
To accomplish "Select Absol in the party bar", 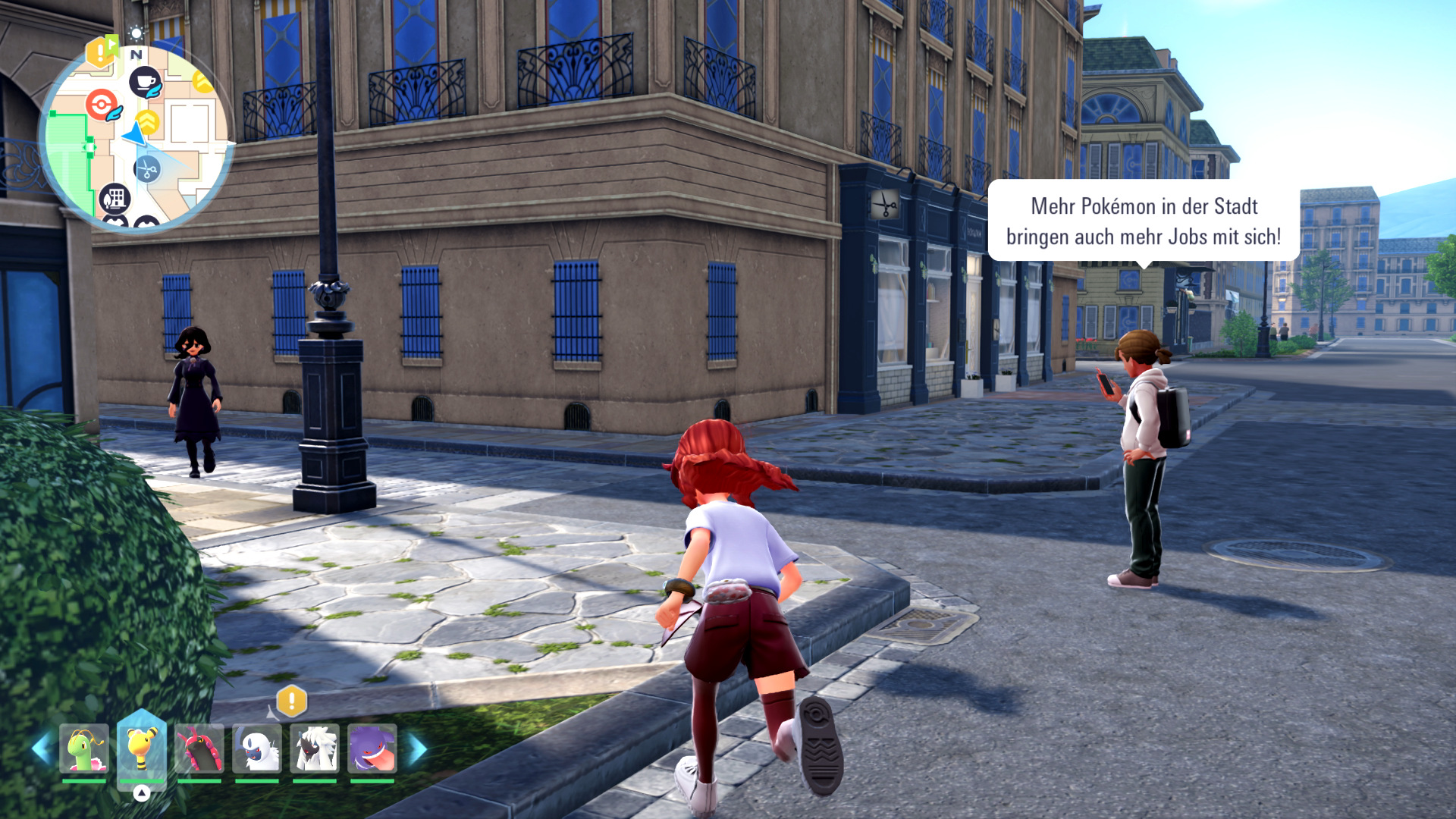I will pos(257,748).
